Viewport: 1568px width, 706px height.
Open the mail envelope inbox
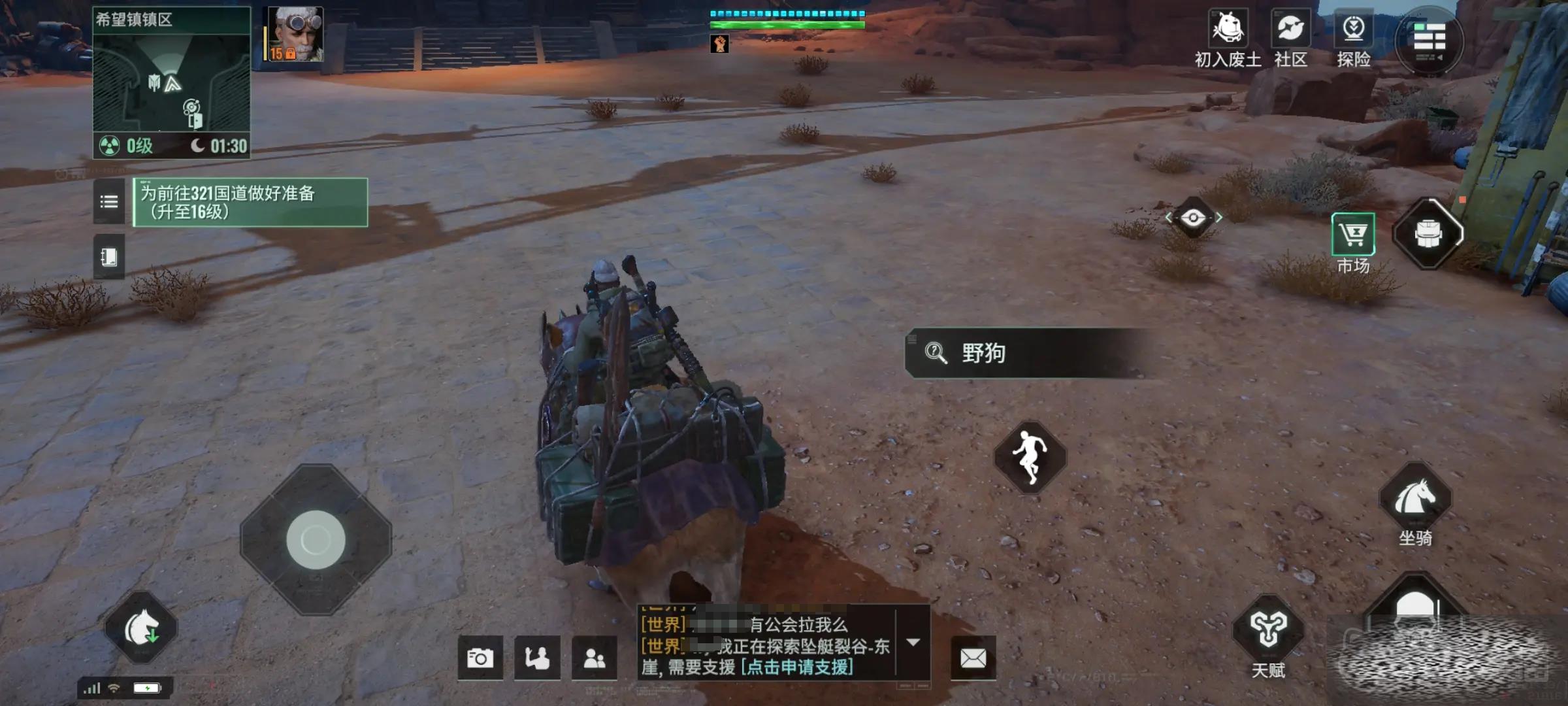pos(973,658)
